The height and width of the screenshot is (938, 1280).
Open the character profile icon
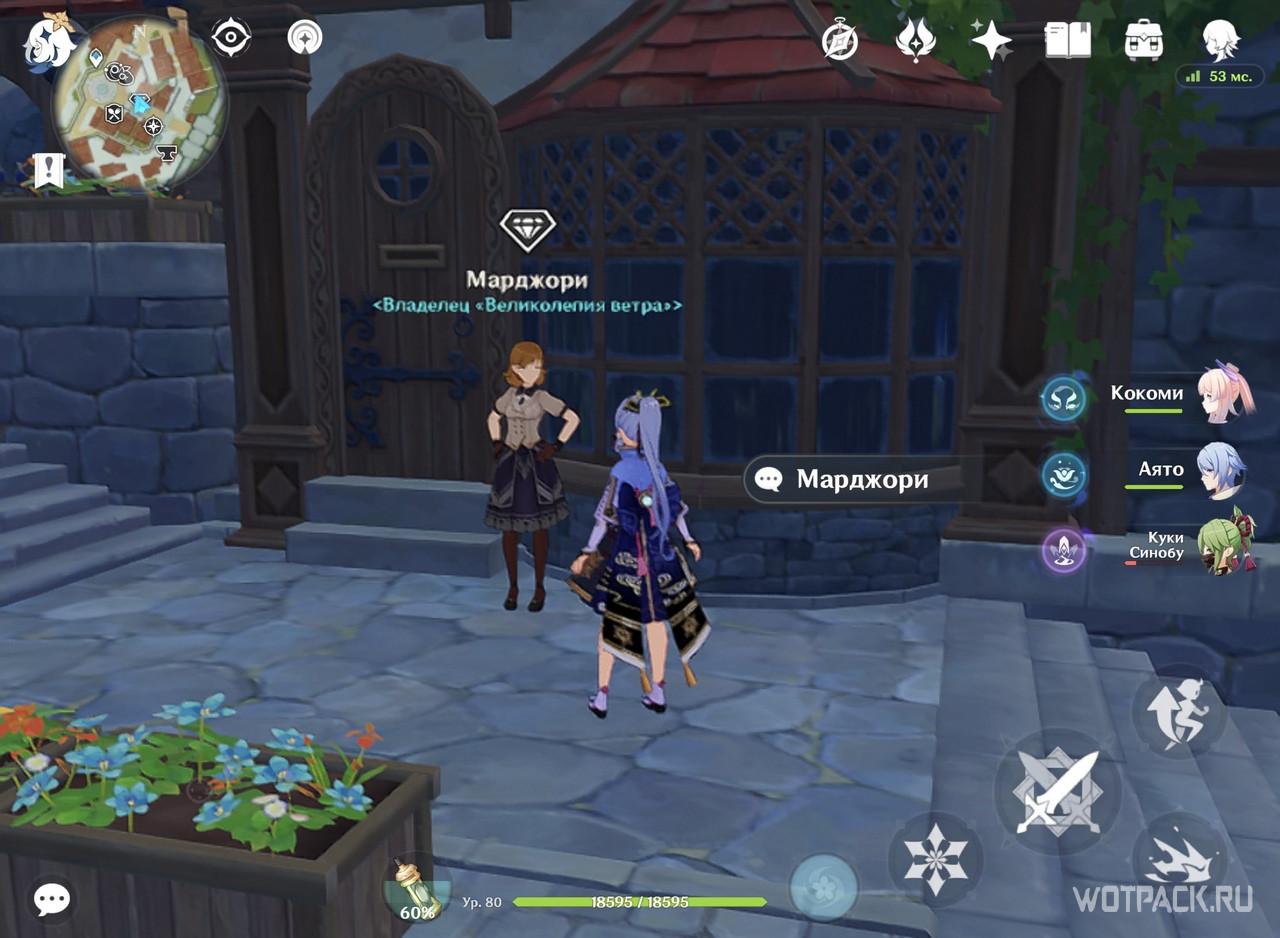tap(1220, 40)
